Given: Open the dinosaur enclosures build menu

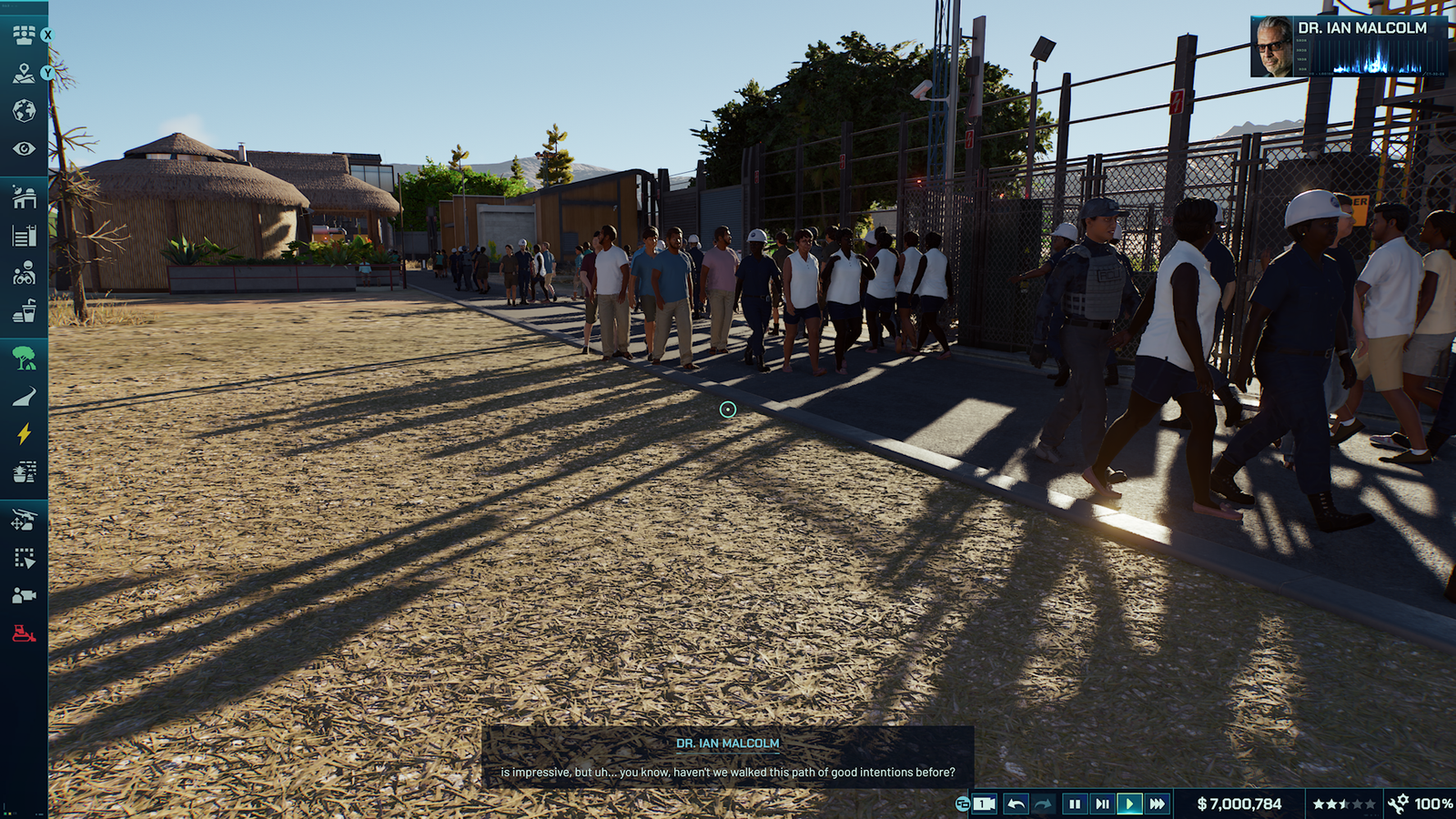Looking at the screenshot, I should [x=24, y=197].
